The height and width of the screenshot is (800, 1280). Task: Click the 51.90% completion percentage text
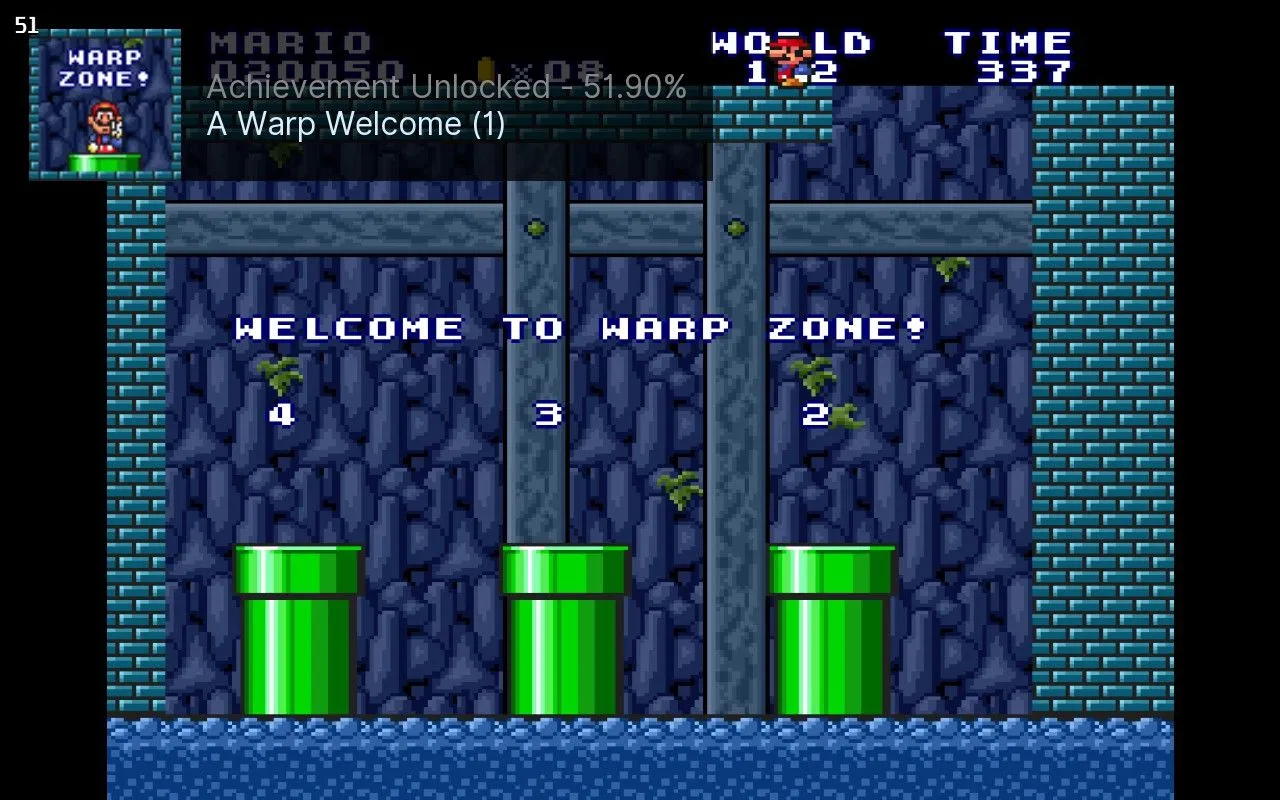point(635,88)
